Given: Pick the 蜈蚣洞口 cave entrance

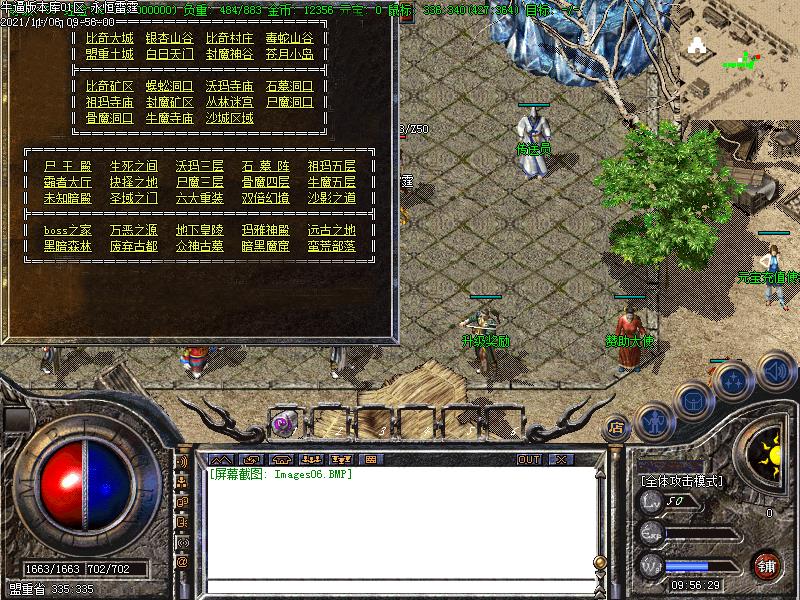Looking at the screenshot, I should [169, 87].
